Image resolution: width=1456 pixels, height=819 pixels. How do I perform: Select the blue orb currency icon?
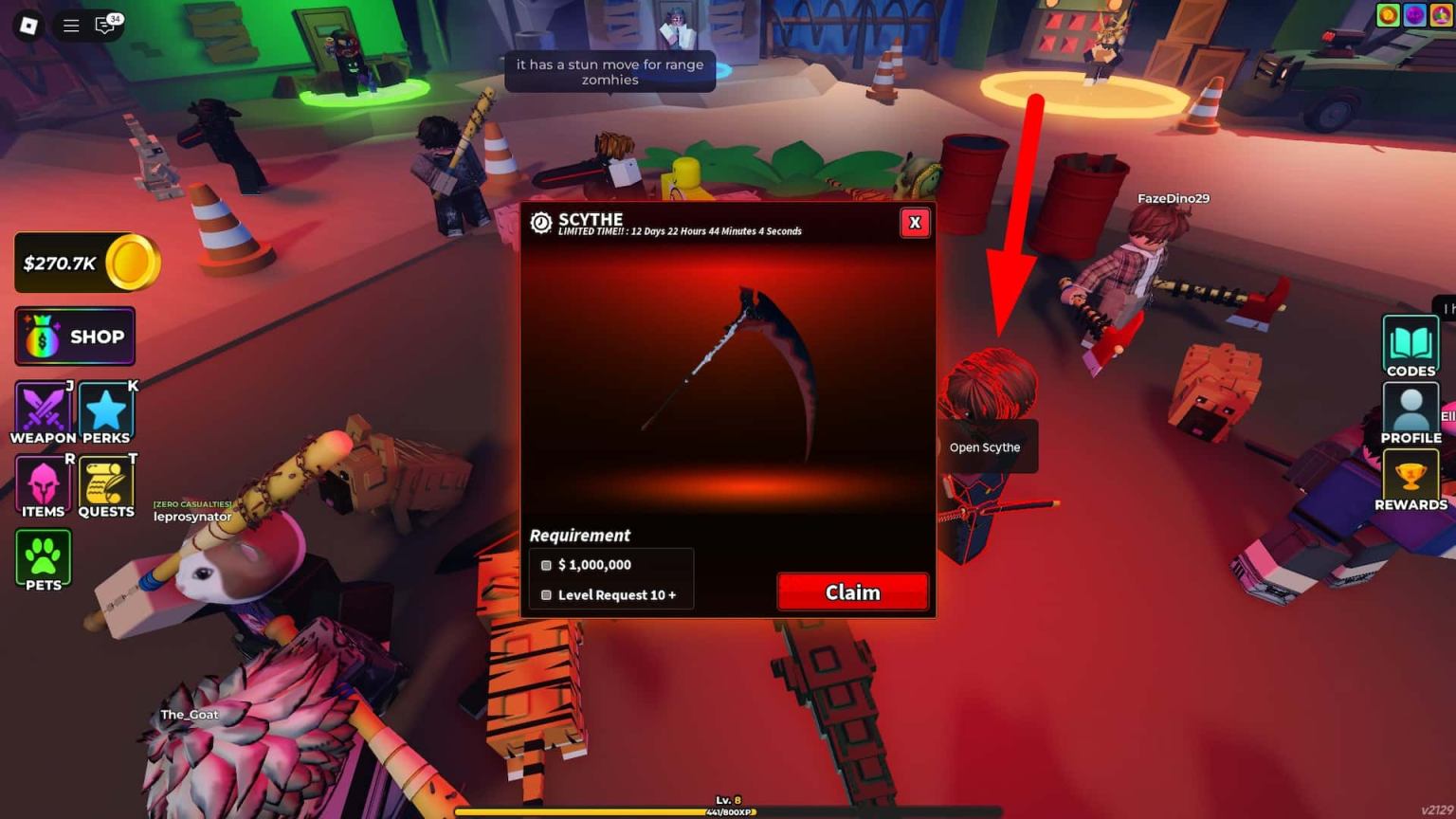(1415, 15)
